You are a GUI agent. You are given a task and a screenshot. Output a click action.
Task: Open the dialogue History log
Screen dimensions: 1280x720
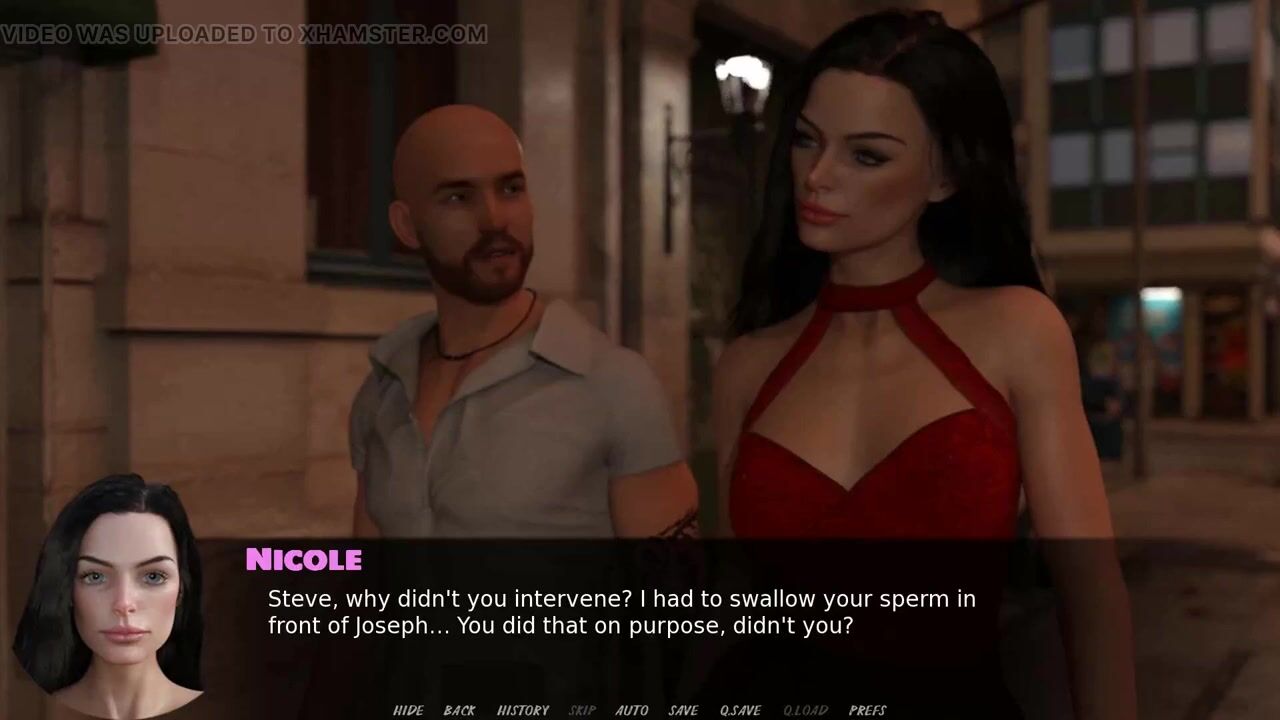coord(523,710)
